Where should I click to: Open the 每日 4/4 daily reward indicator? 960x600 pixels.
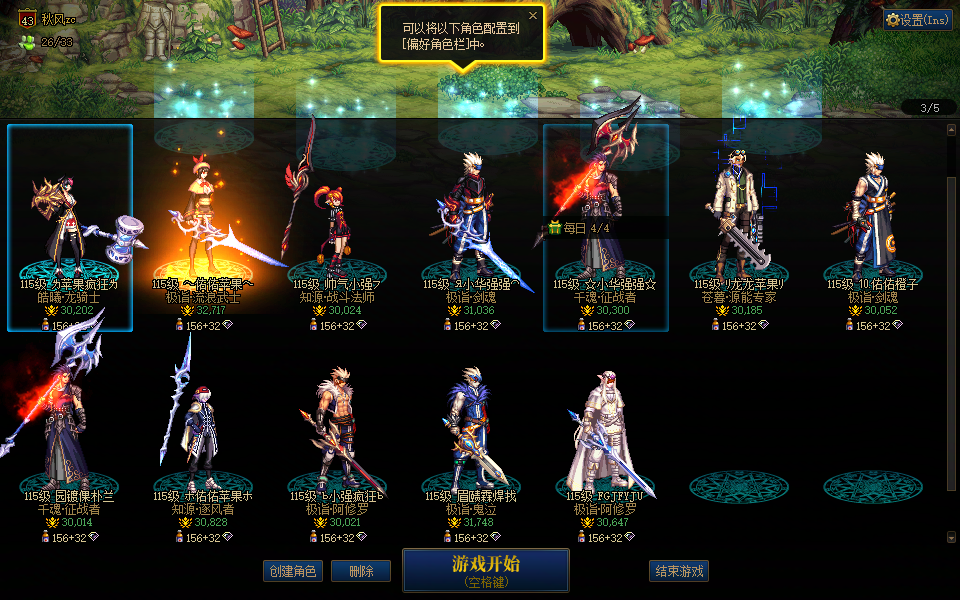coord(579,228)
